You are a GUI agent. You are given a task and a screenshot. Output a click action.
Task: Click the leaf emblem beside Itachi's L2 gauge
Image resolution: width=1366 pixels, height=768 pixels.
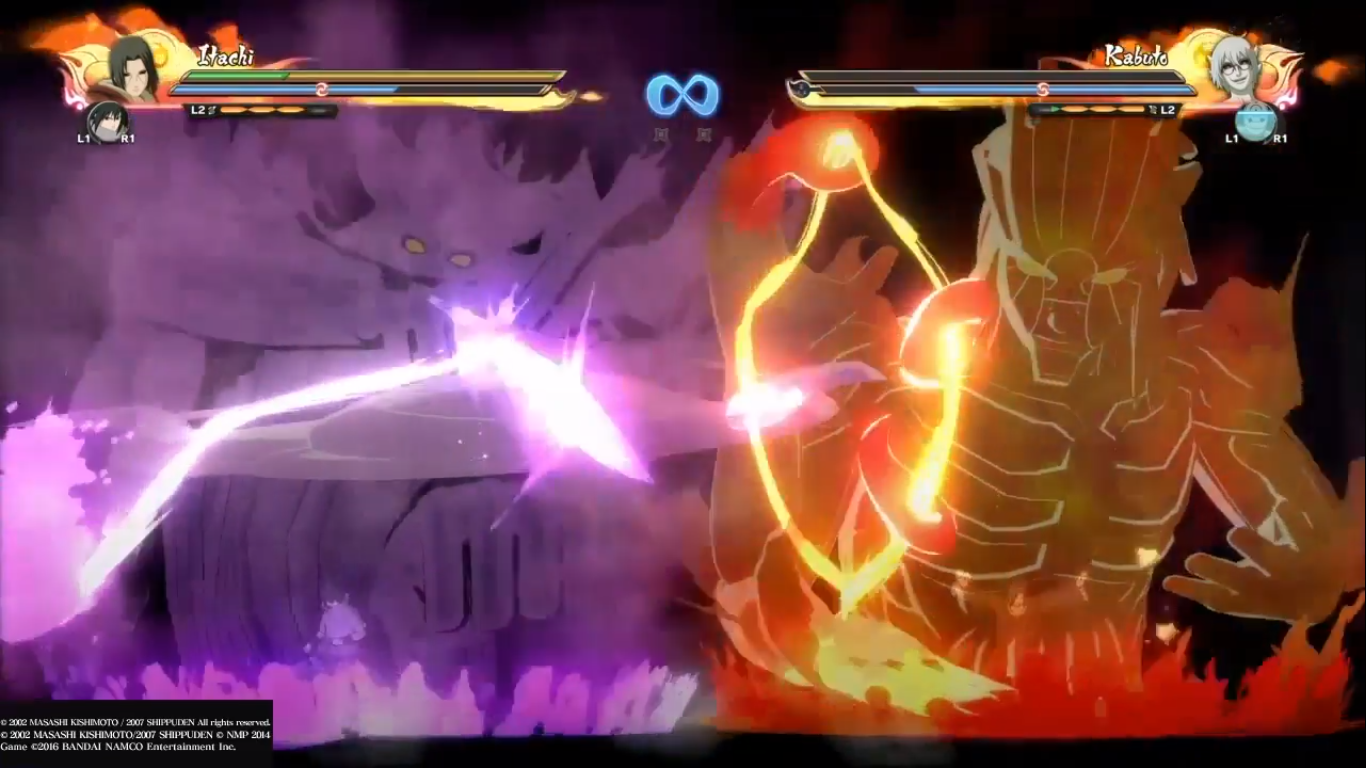click(212, 109)
